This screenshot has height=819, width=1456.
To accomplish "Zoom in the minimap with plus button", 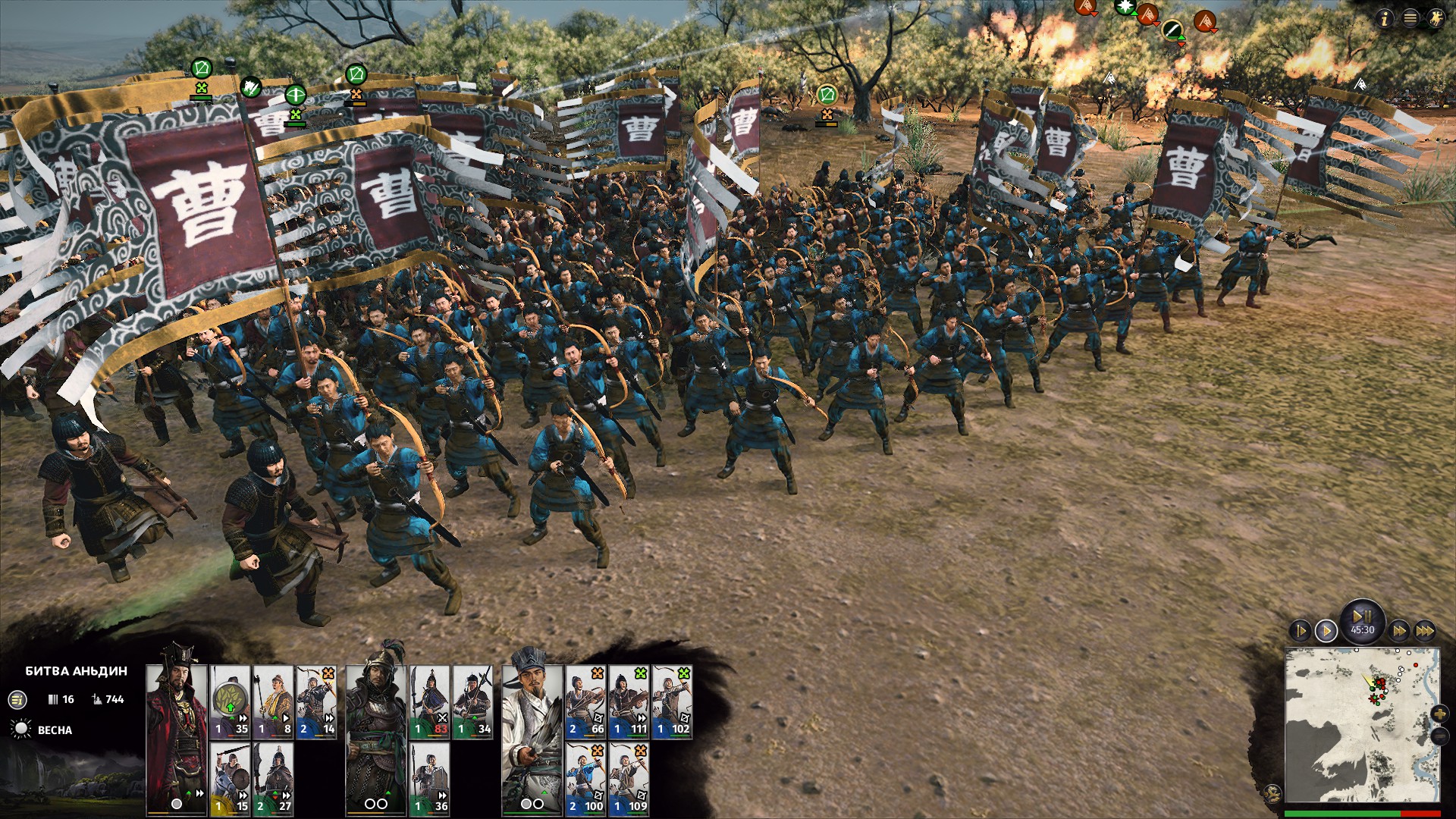I will [1439, 714].
